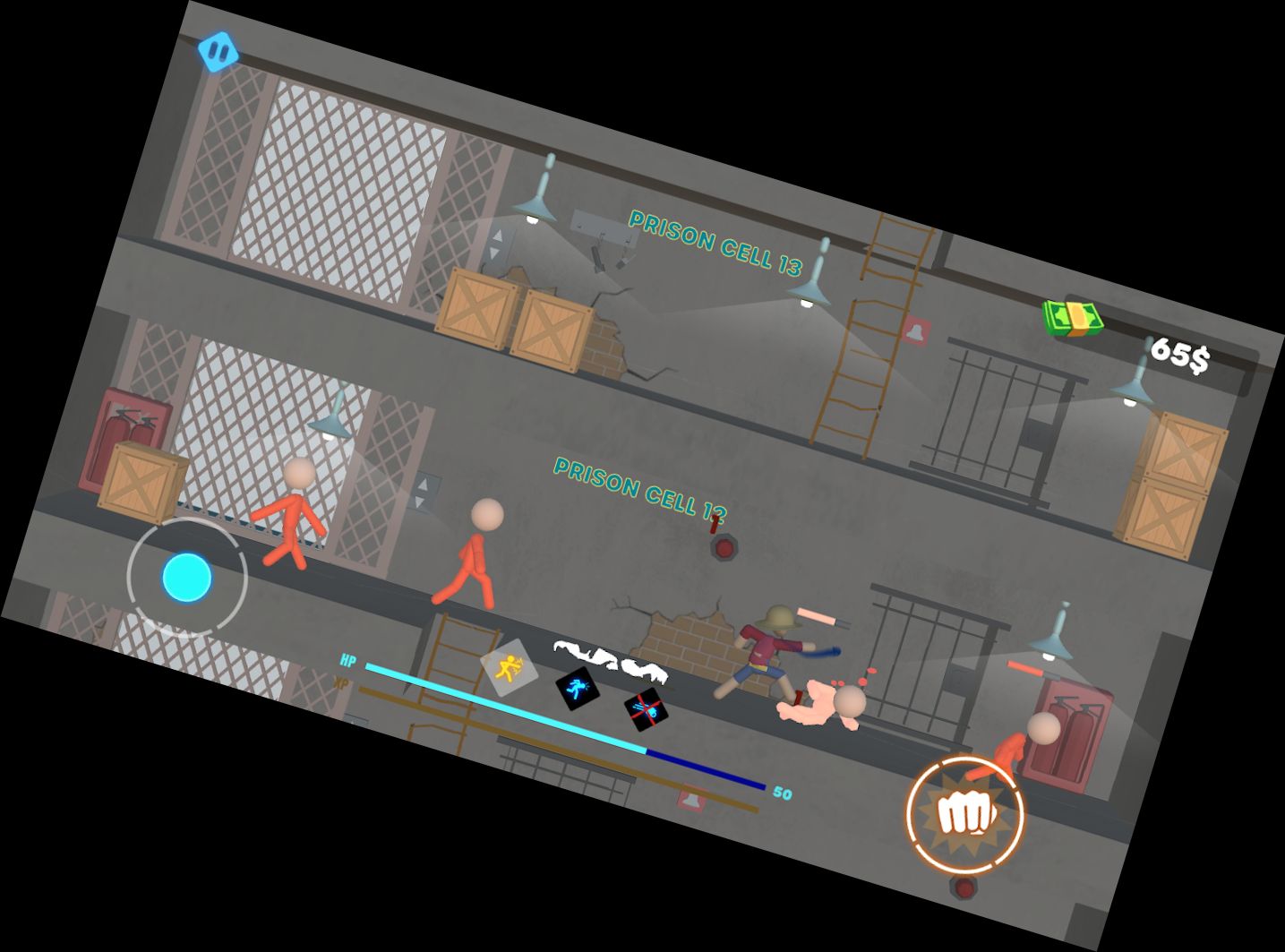The height and width of the screenshot is (952, 1285).
Task: Tap the 50 XP level indicator
Action: [782, 792]
